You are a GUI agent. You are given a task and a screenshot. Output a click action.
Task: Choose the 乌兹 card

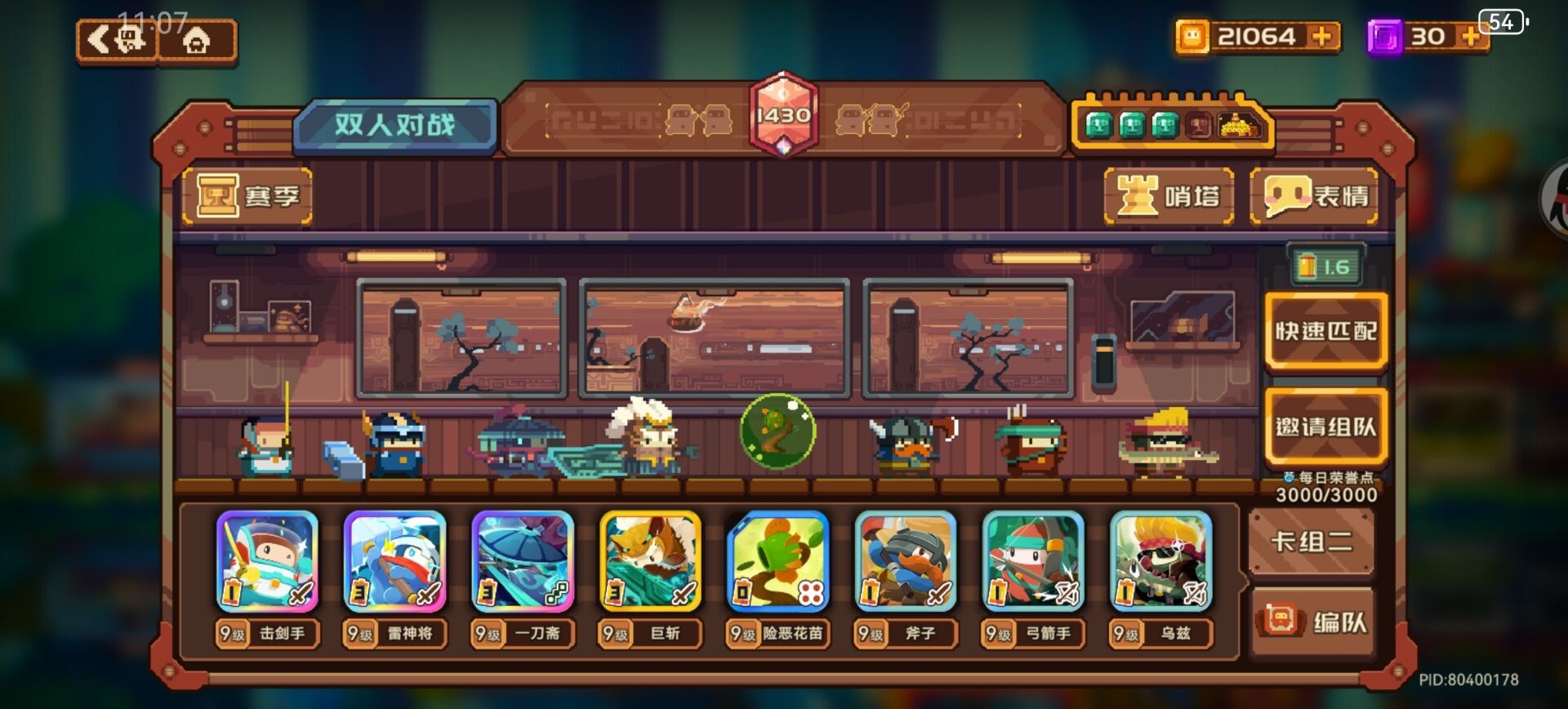(x=1160, y=562)
